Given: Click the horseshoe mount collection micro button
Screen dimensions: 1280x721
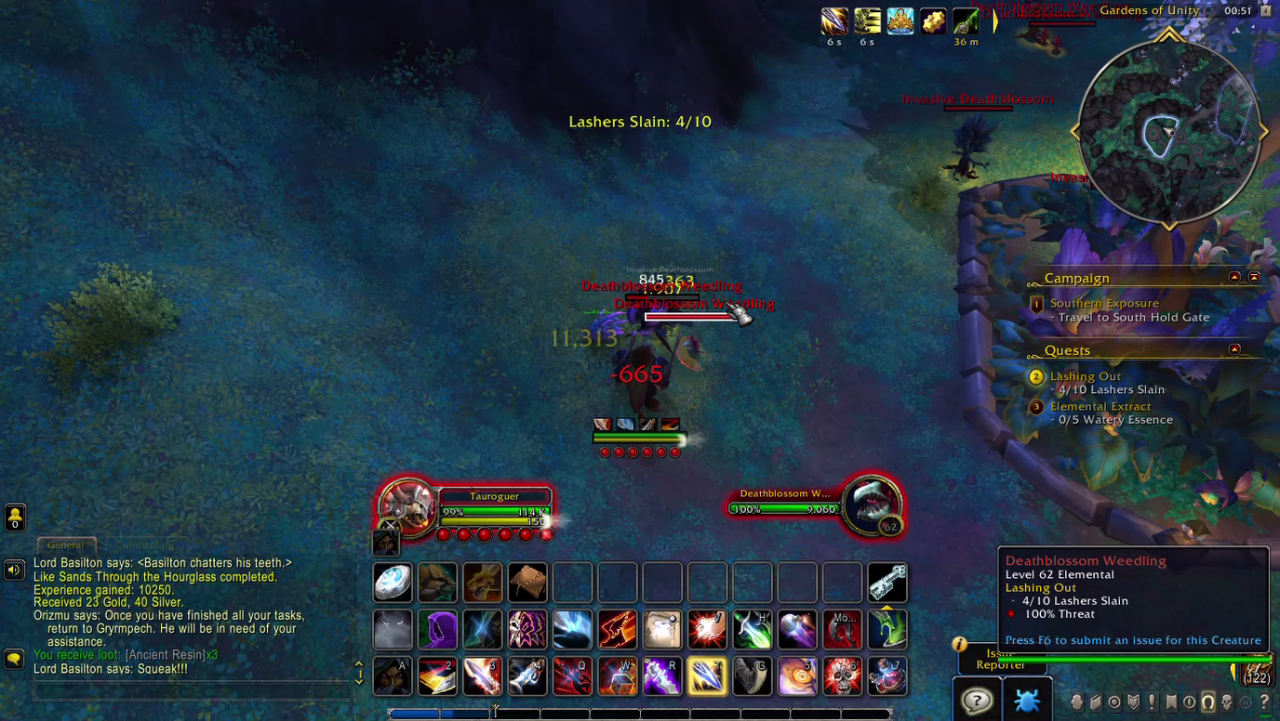Looking at the screenshot, I should coord(1208,702).
